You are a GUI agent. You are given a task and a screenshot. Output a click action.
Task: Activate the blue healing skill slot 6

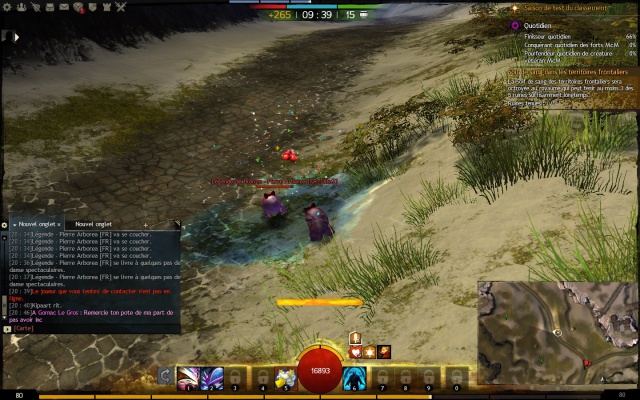[x=353, y=378]
